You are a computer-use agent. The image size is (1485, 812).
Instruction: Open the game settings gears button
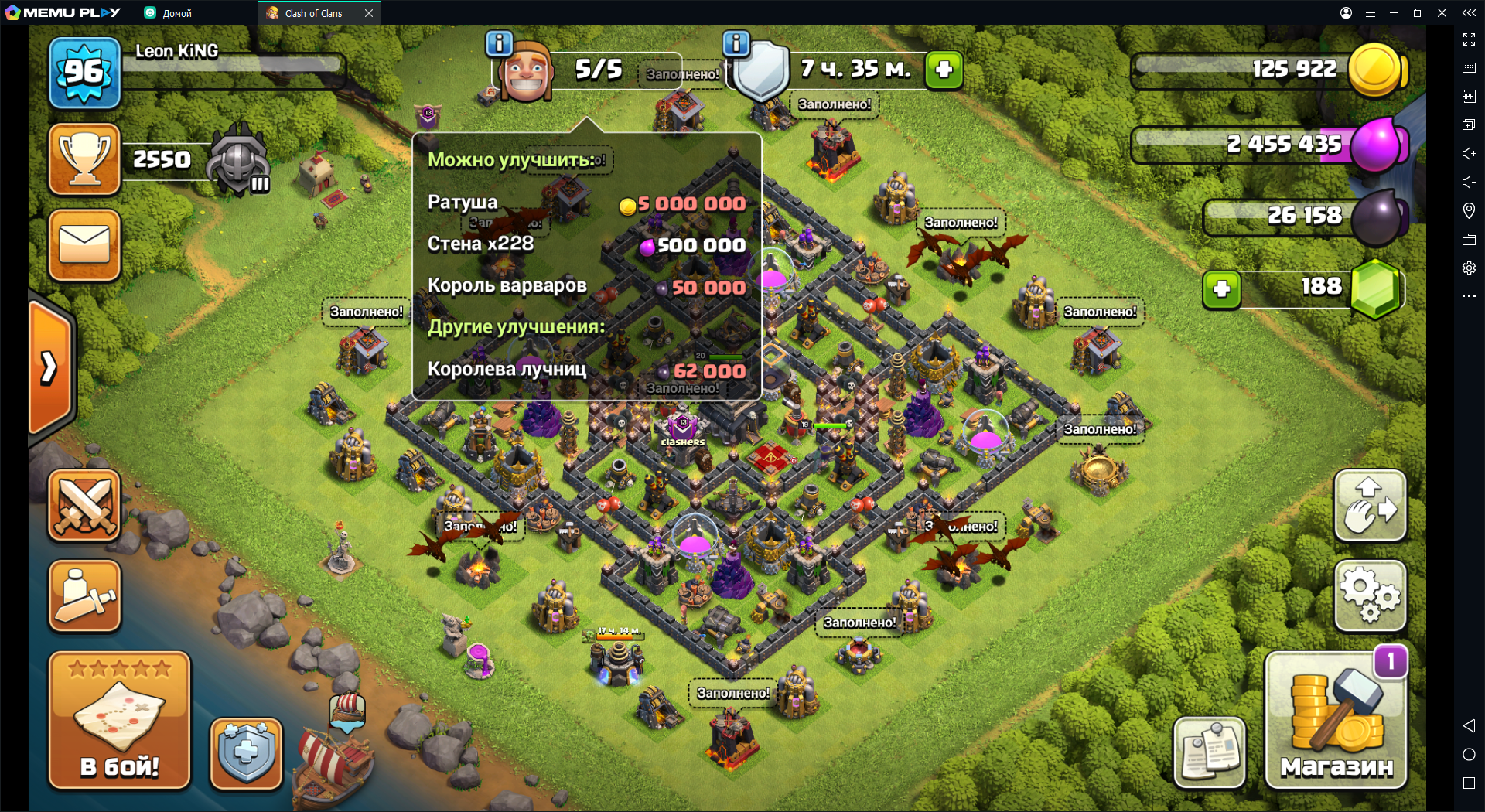point(1370,595)
